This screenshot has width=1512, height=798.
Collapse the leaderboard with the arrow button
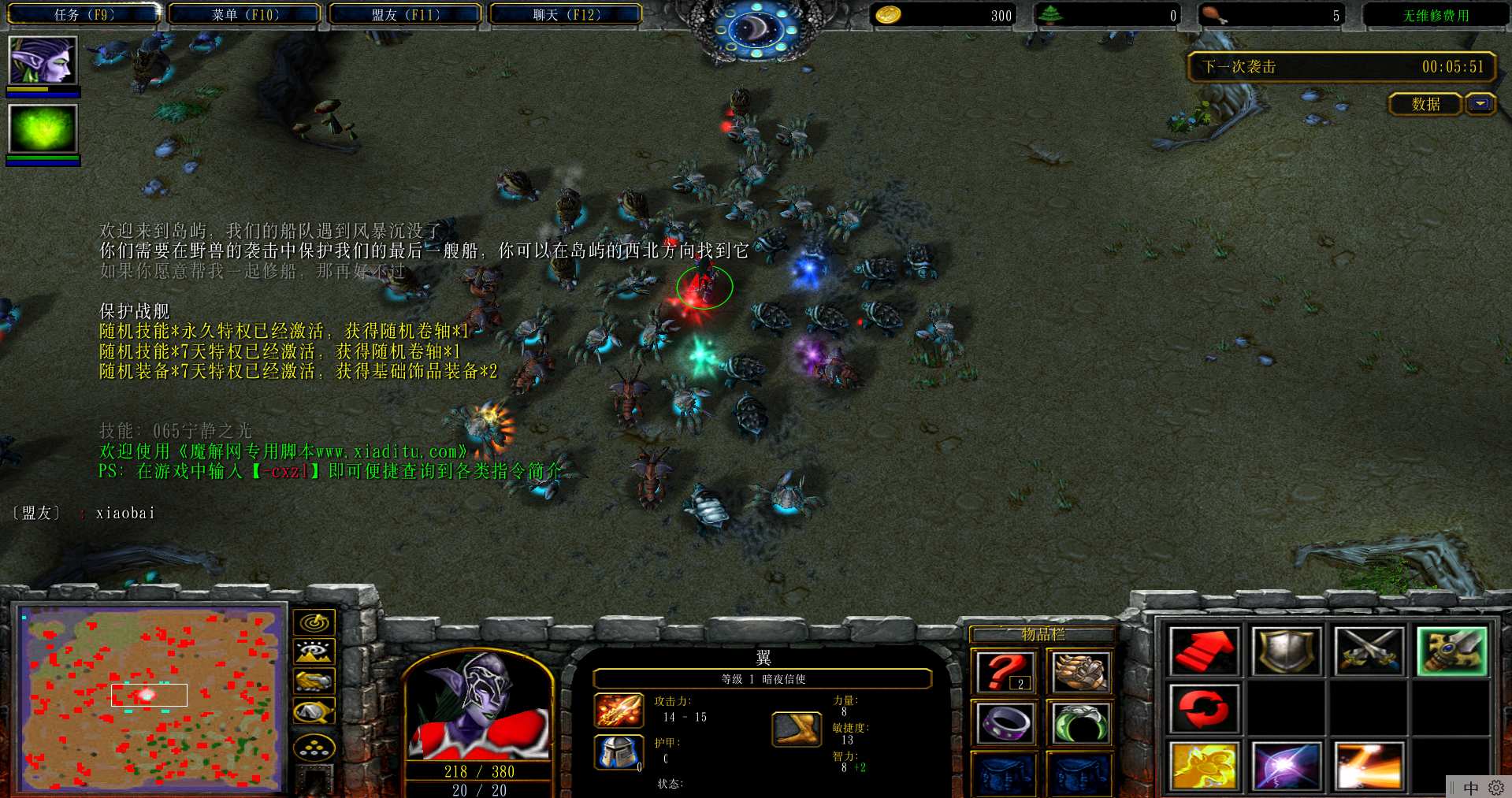[x=1480, y=104]
